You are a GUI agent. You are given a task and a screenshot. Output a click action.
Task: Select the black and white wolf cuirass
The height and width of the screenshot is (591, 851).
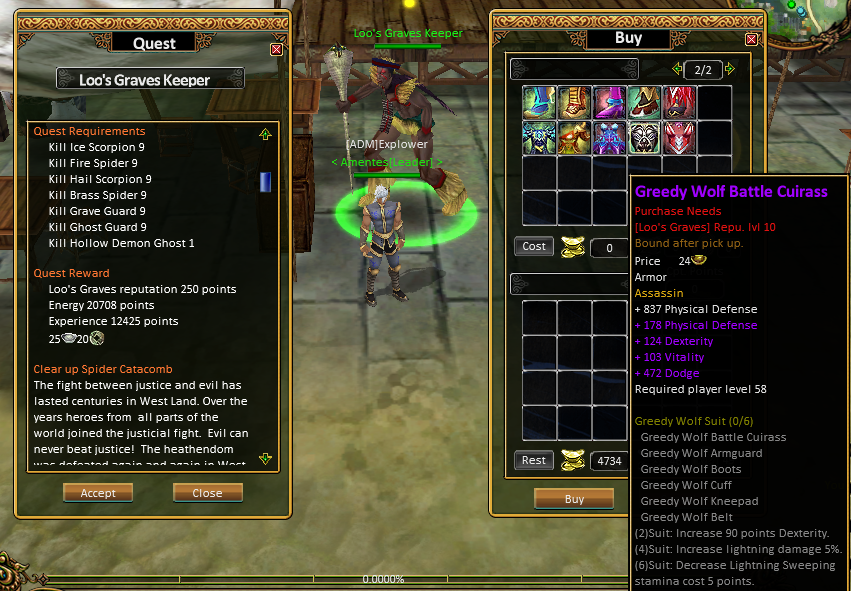644,137
